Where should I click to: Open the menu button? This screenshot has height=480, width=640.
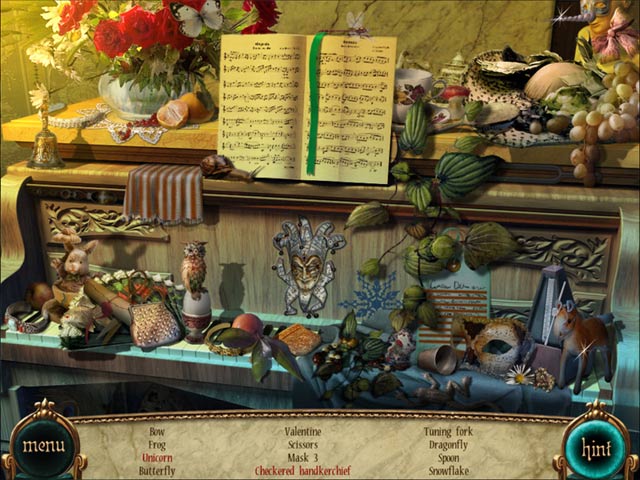[x=43, y=445]
